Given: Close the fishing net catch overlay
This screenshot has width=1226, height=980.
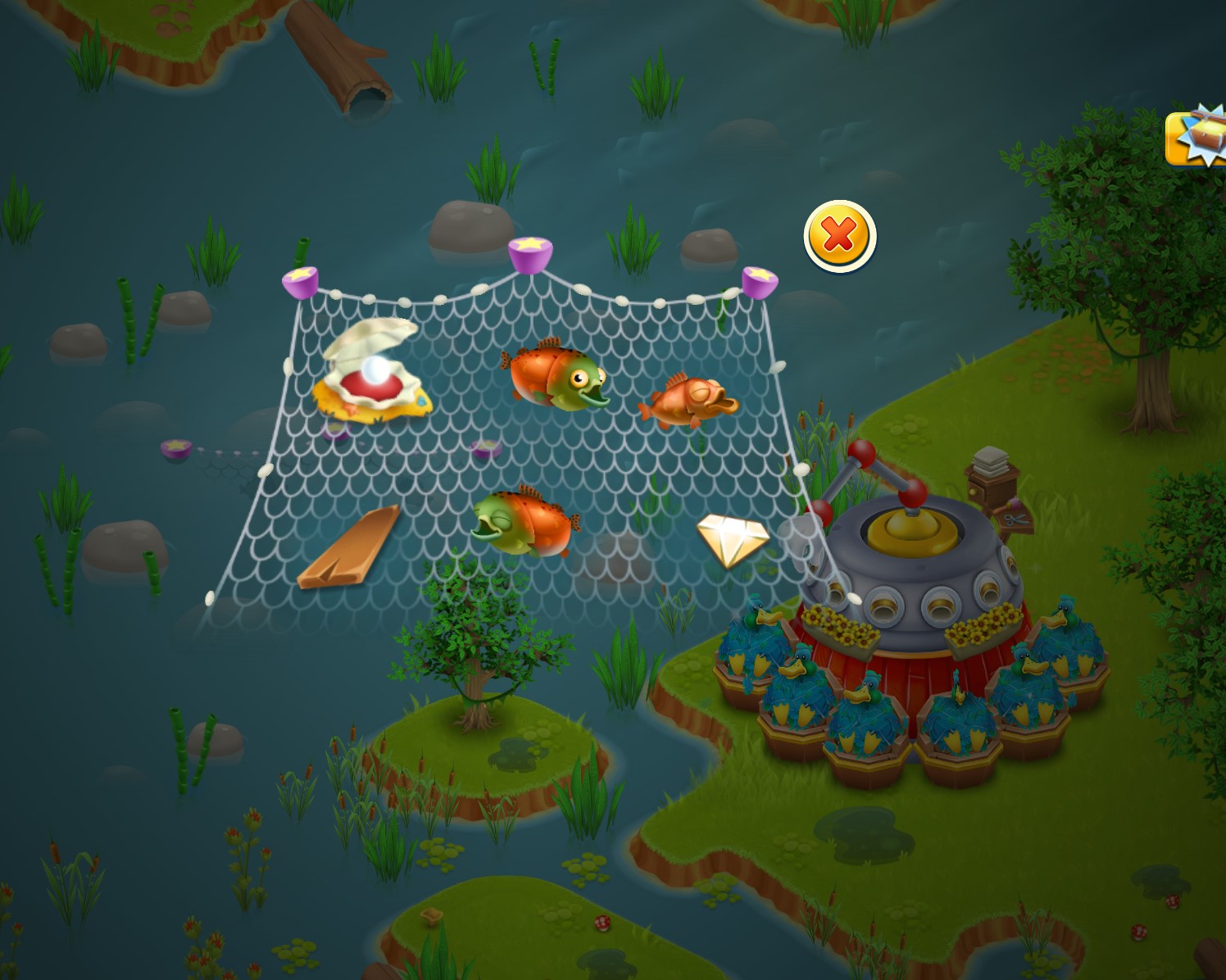Looking at the screenshot, I should tap(840, 236).
